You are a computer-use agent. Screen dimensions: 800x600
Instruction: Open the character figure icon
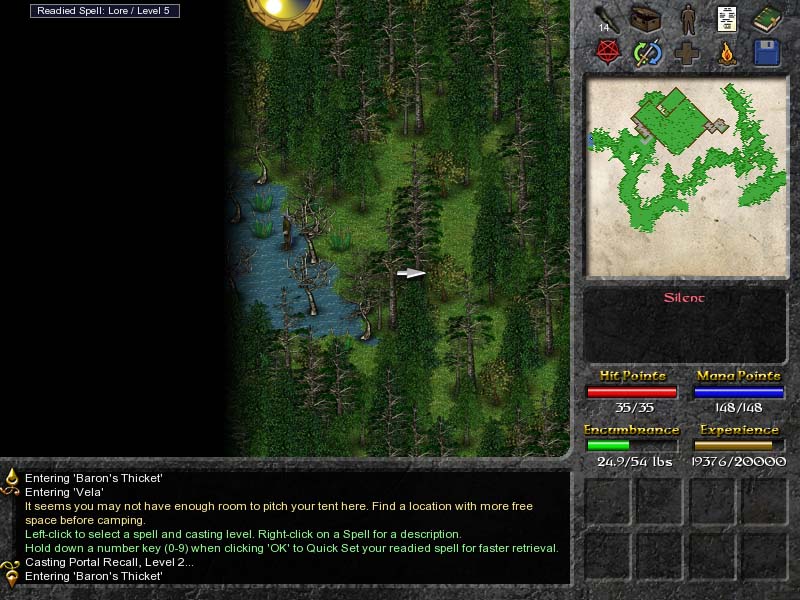pyautogui.click(x=688, y=19)
